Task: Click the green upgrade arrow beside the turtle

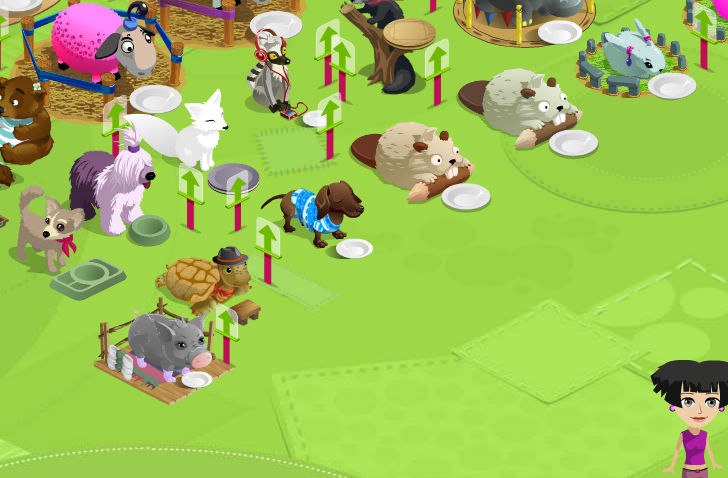Action: tap(267, 238)
